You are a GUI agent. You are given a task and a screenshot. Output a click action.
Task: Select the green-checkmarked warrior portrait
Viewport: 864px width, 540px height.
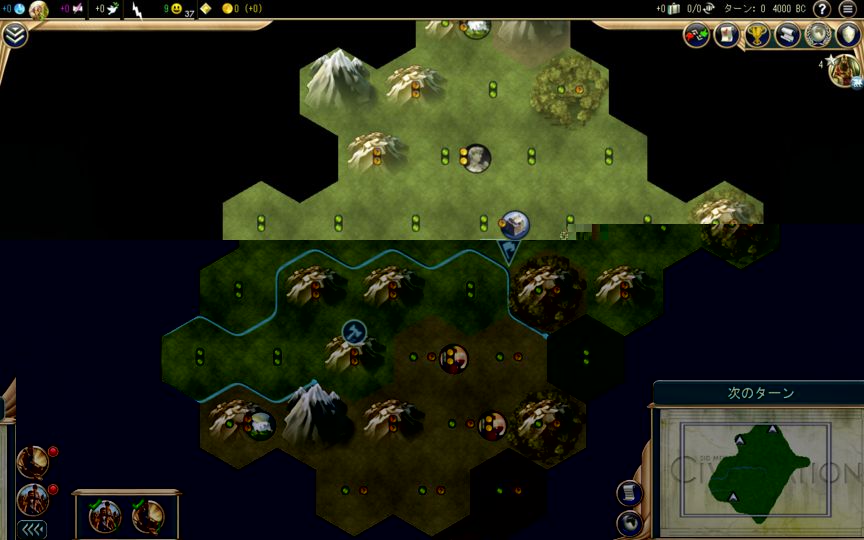click(x=104, y=516)
